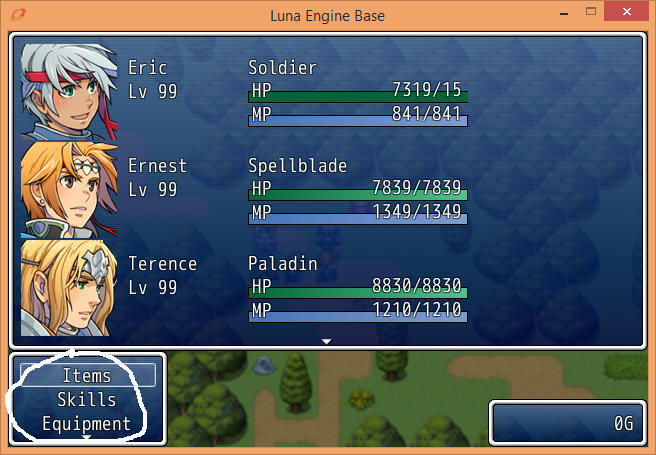
Task: Click the party list scroll-down arrow
Action: pyautogui.click(x=326, y=342)
